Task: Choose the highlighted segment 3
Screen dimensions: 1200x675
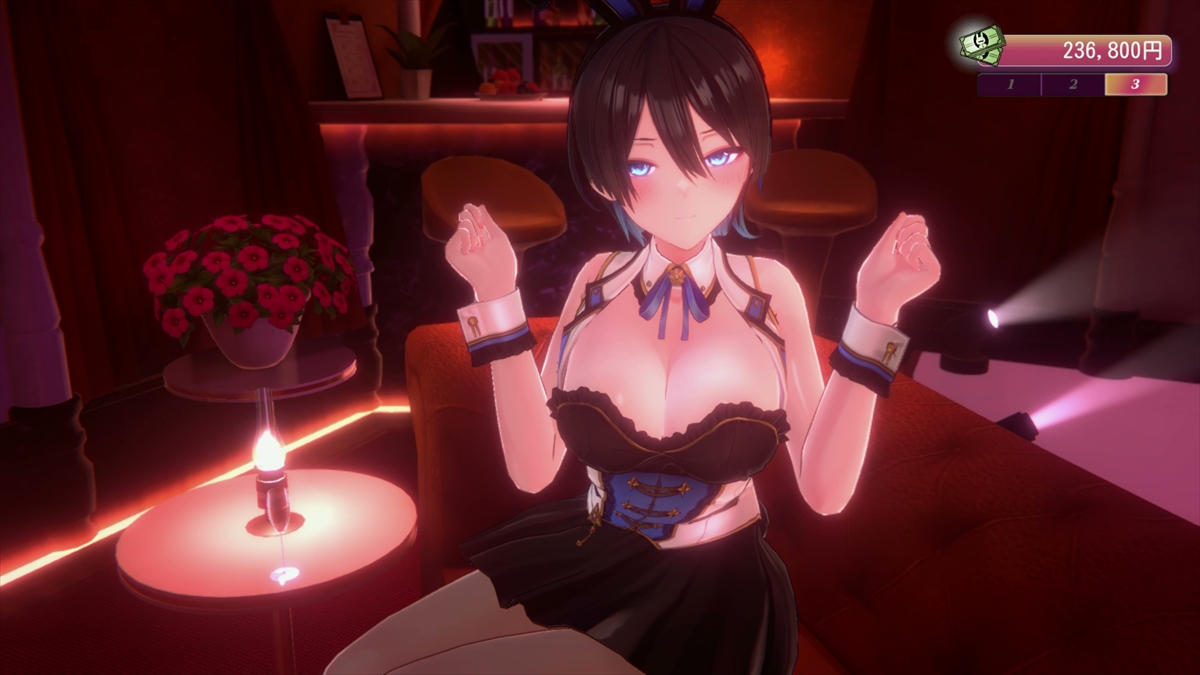Action: (1135, 84)
